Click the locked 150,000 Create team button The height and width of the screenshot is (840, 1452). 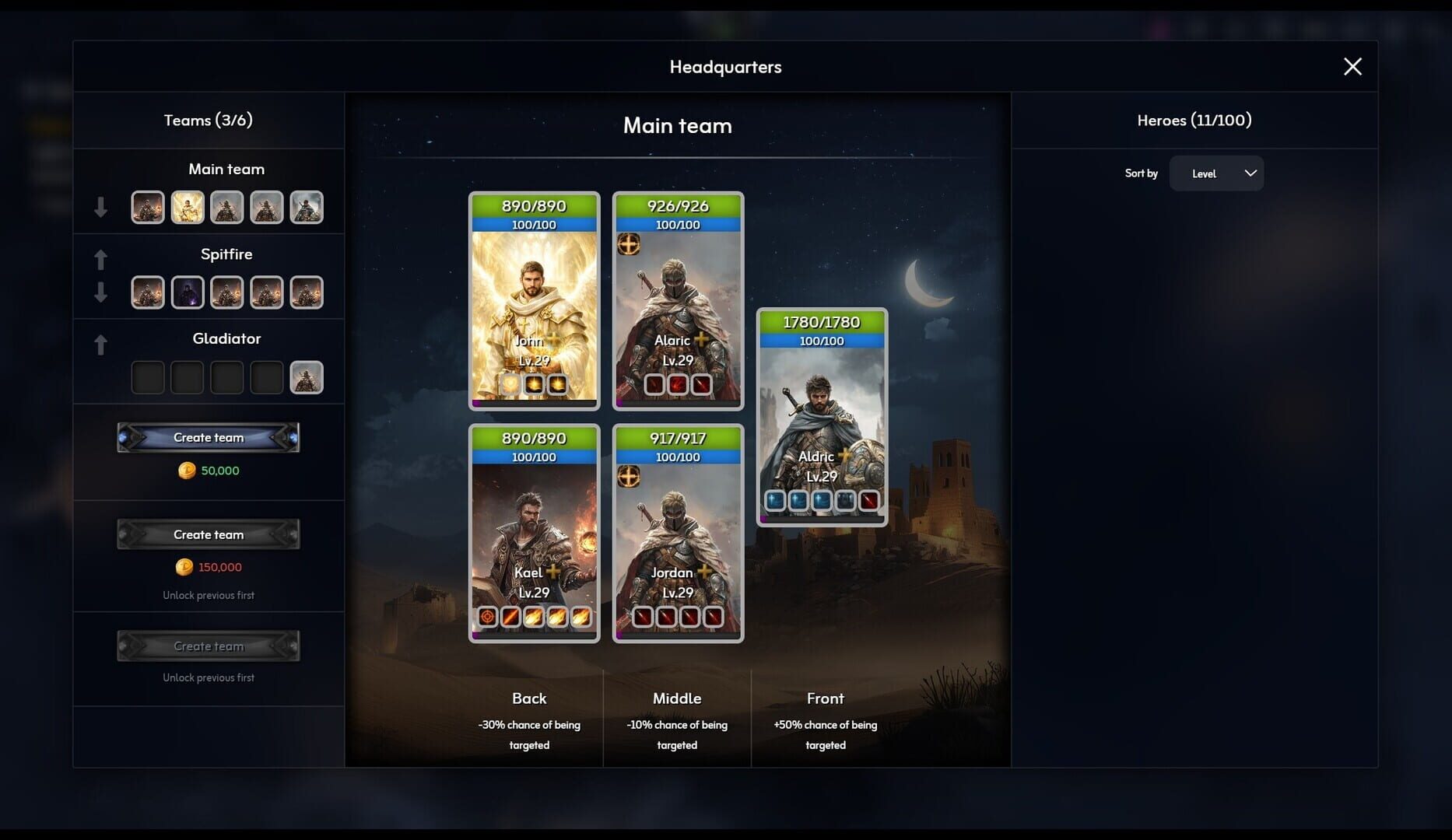pos(207,534)
